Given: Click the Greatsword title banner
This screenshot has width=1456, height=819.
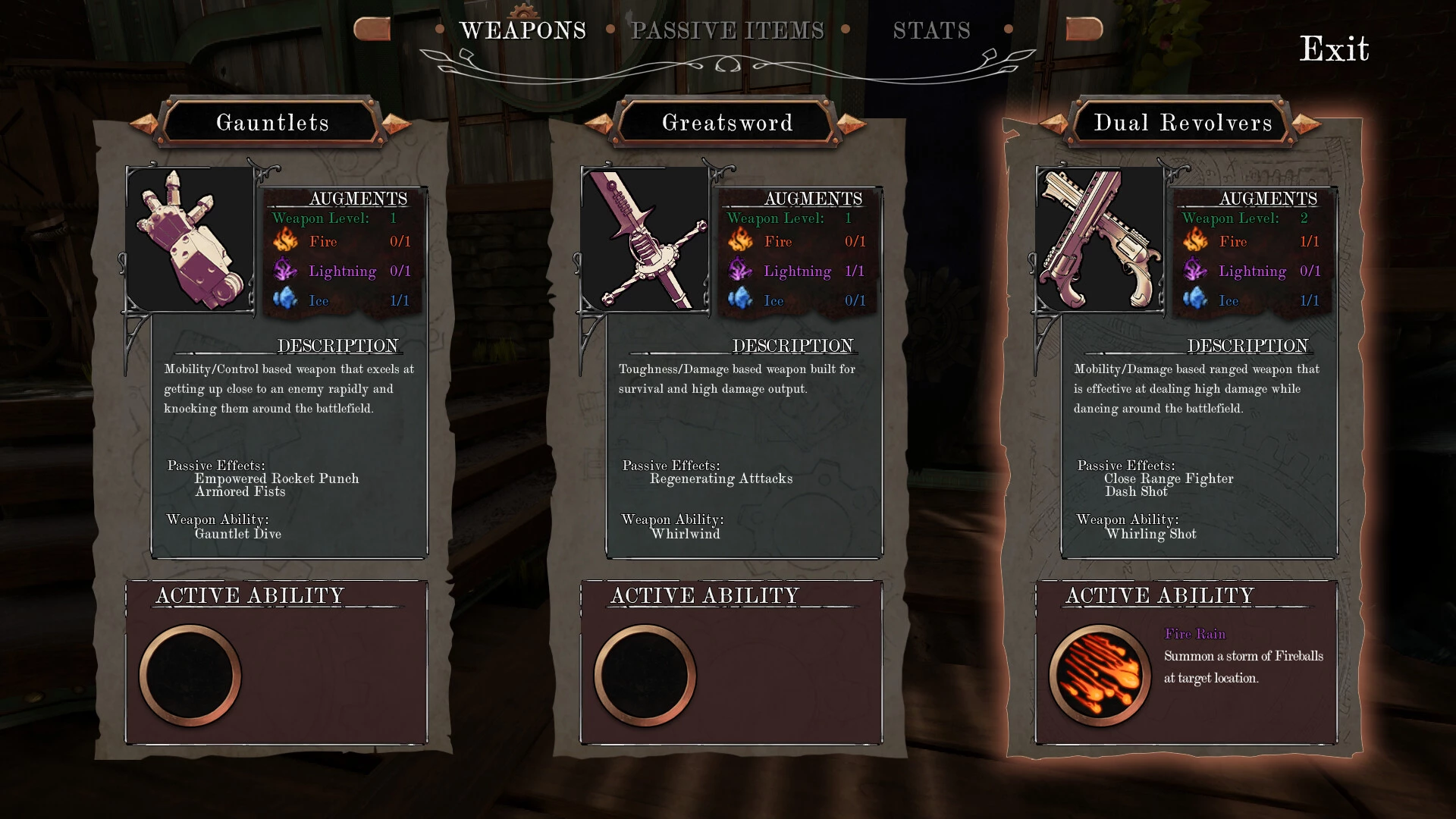Looking at the screenshot, I should click(x=727, y=122).
